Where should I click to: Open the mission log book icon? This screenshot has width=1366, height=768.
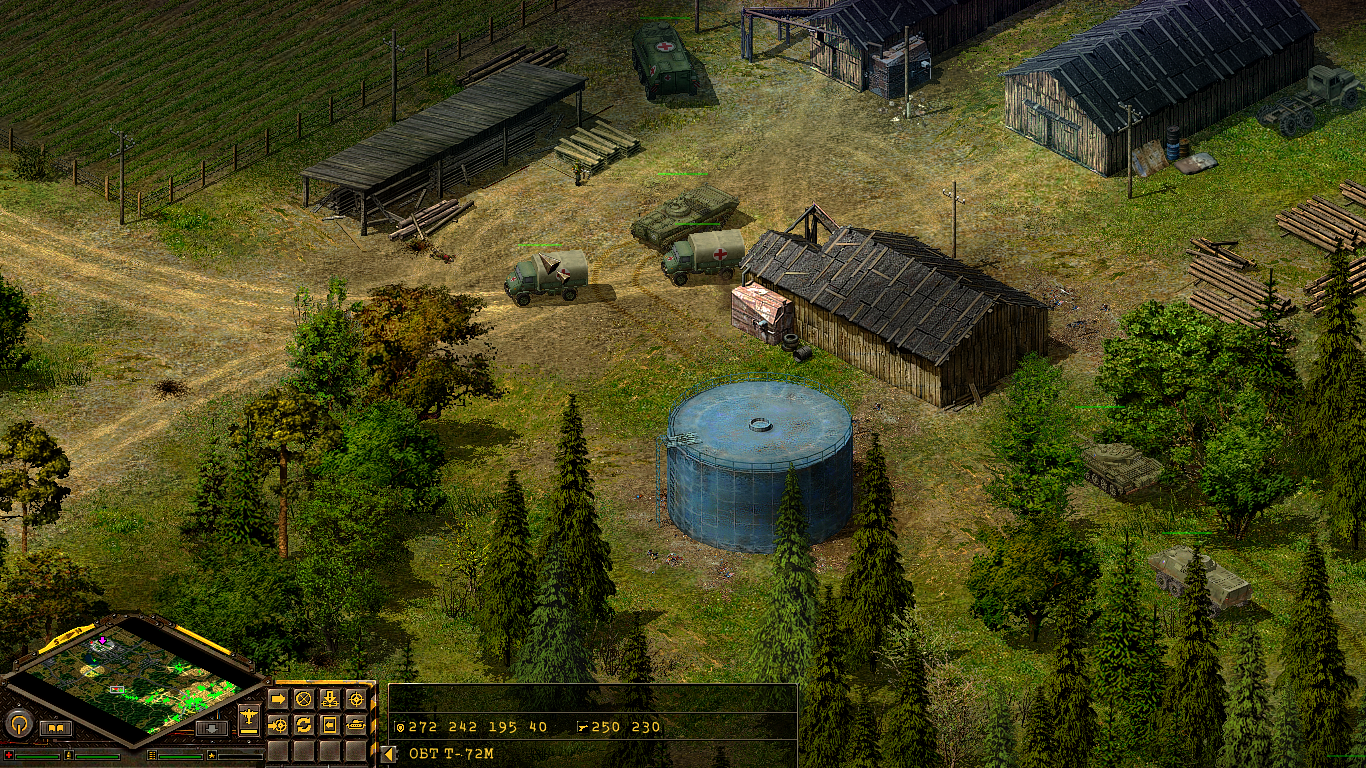pyautogui.click(x=56, y=726)
